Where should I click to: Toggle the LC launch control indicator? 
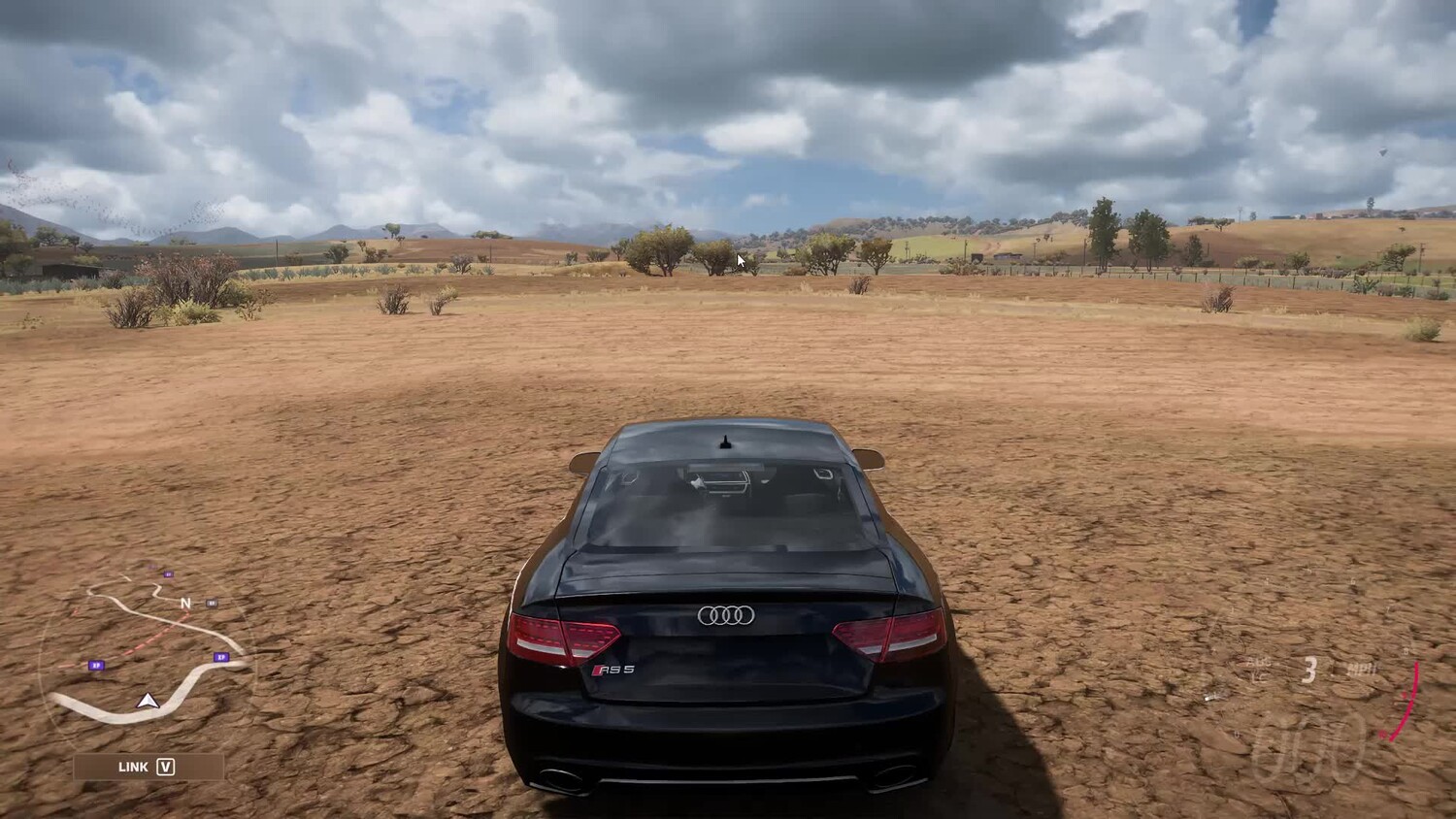(x=1260, y=675)
